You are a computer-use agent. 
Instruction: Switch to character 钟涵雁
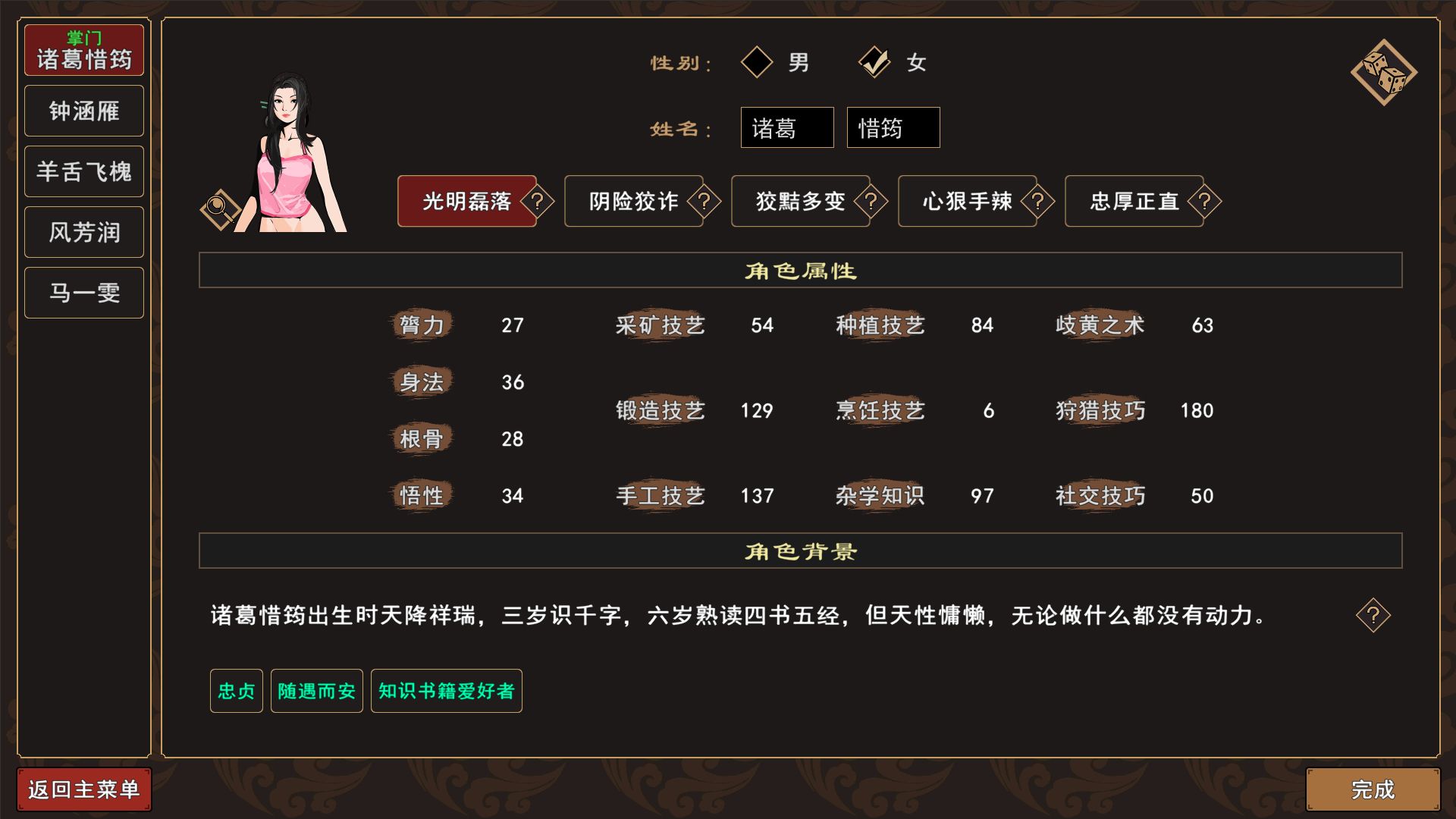83,110
